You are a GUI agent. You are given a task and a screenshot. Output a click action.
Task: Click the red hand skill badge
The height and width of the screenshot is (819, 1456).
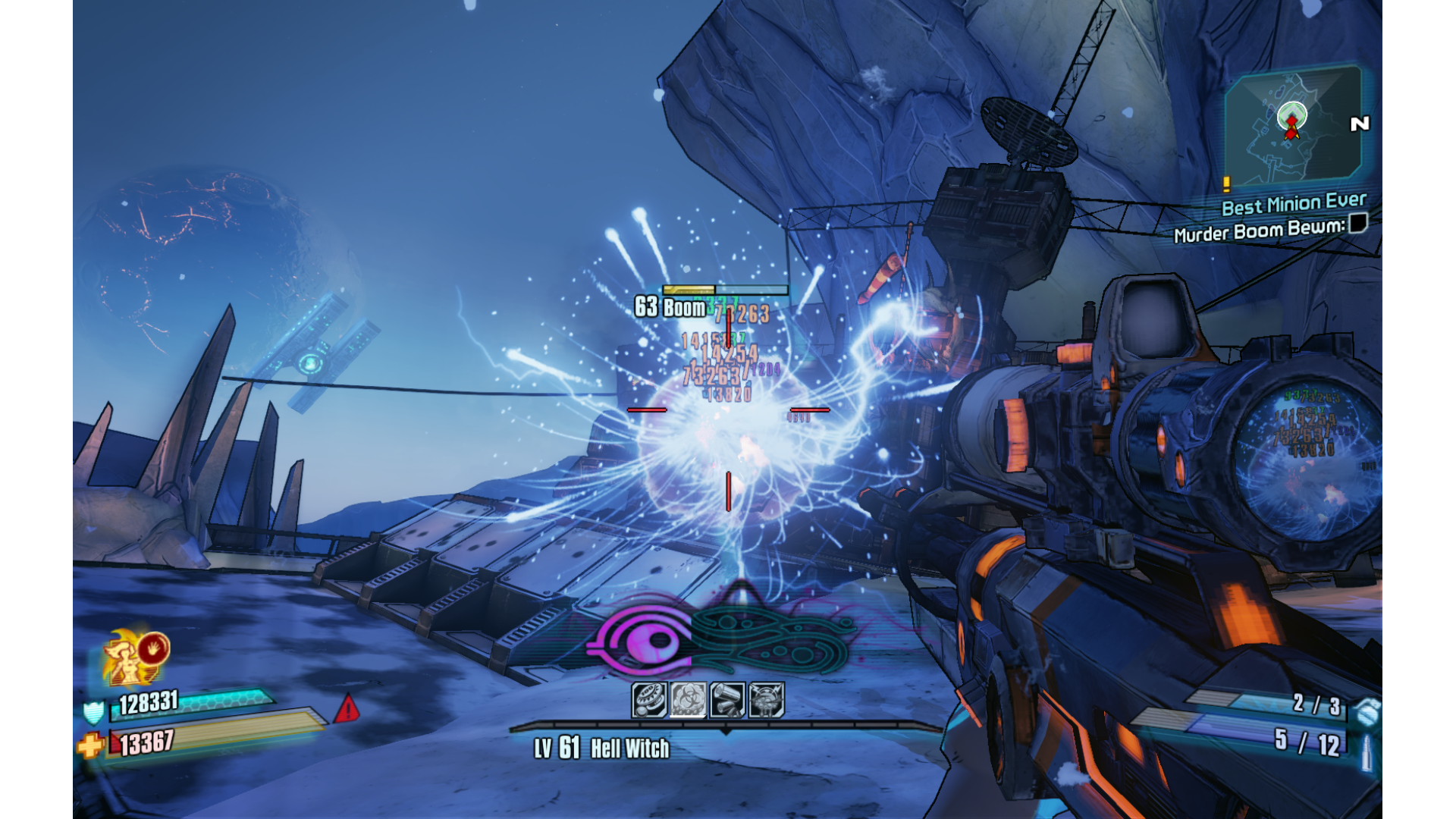(154, 648)
